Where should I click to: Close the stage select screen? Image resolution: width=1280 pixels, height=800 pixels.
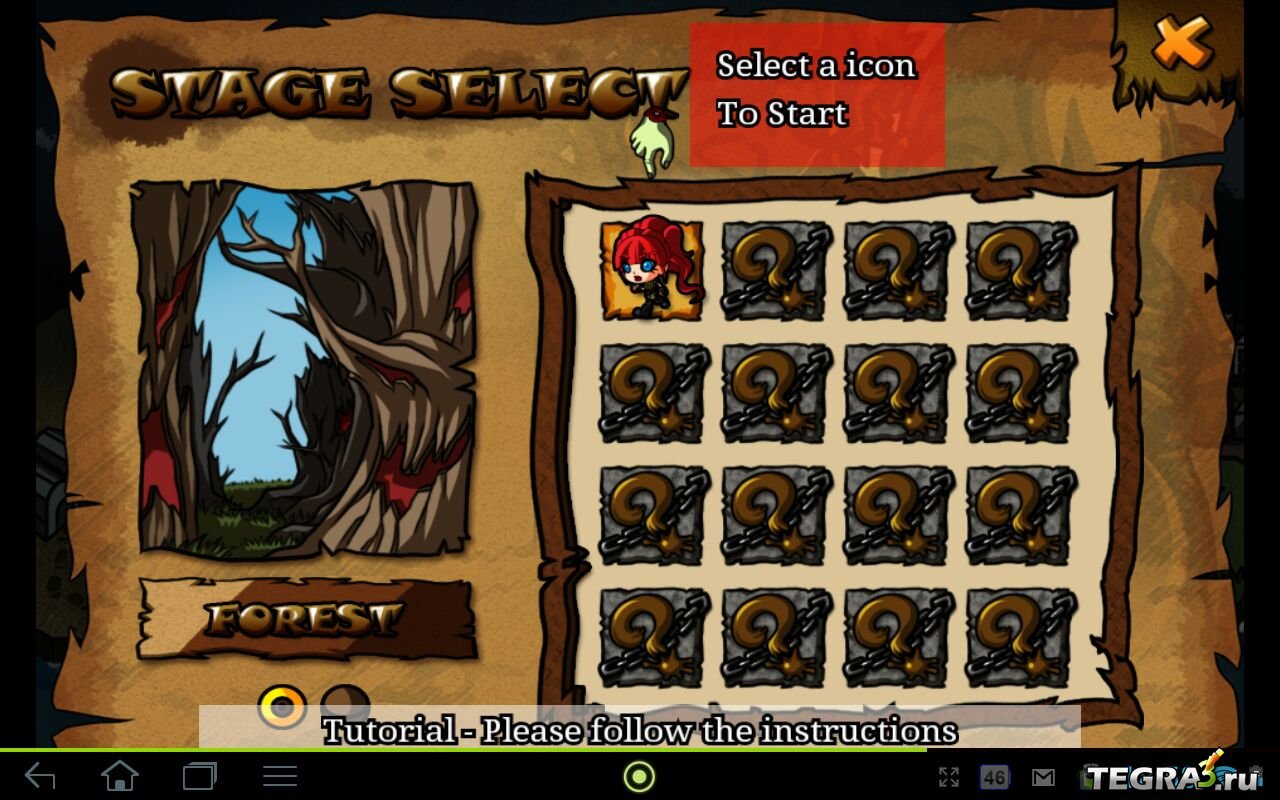pyautogui.click(x=1181, y=43)
